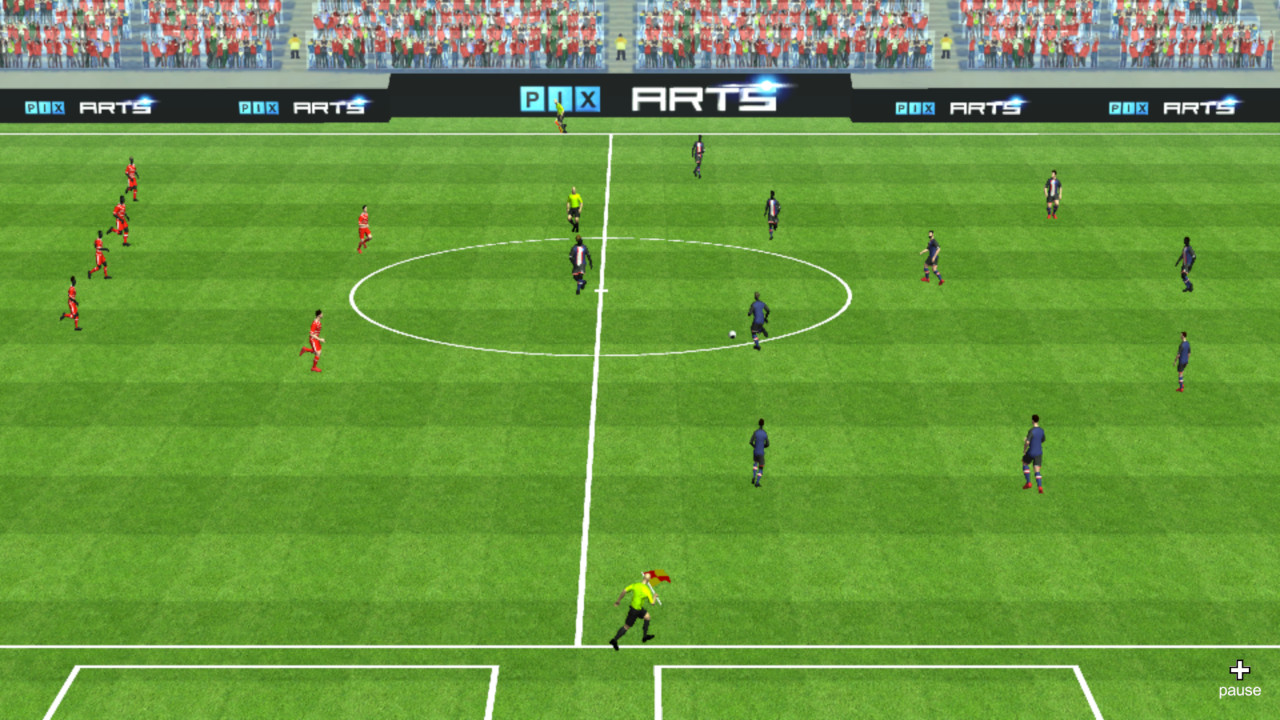Click the blue PIX logo squares on the center banner
1280x720 pixels.
click(x=558, y=97)
